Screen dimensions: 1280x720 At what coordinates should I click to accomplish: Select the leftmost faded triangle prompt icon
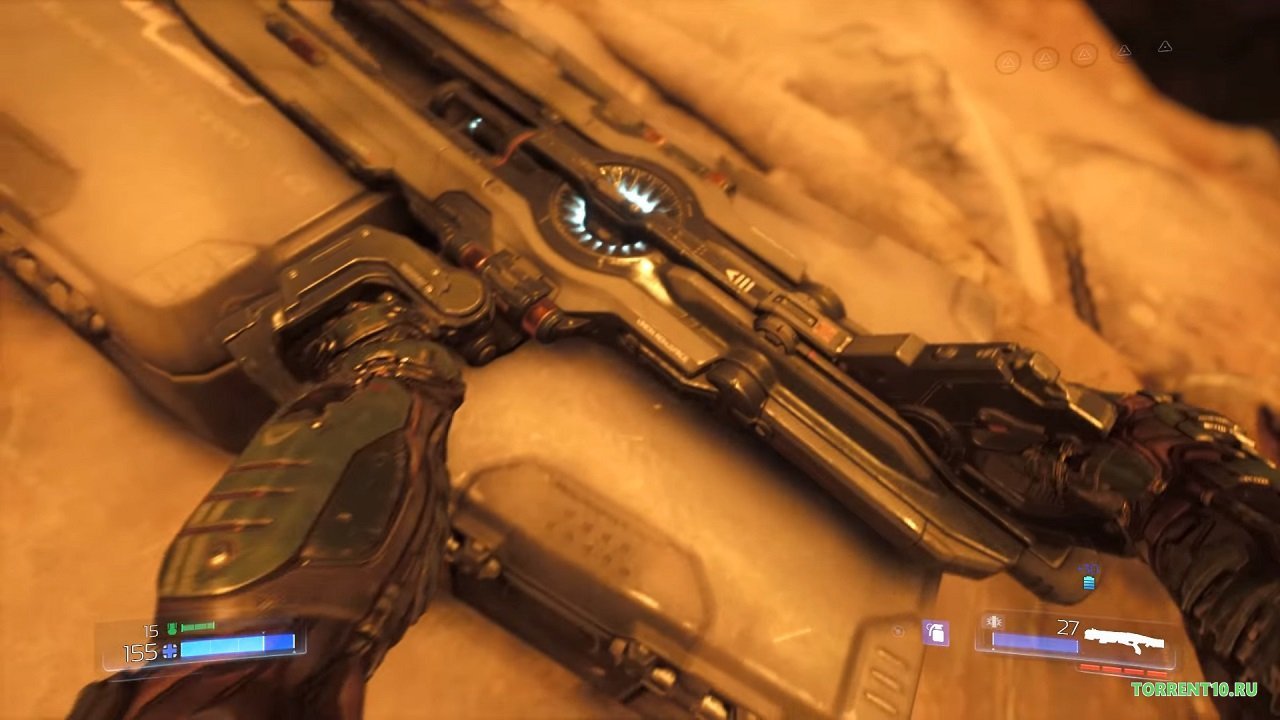(x=1009, y=58)
